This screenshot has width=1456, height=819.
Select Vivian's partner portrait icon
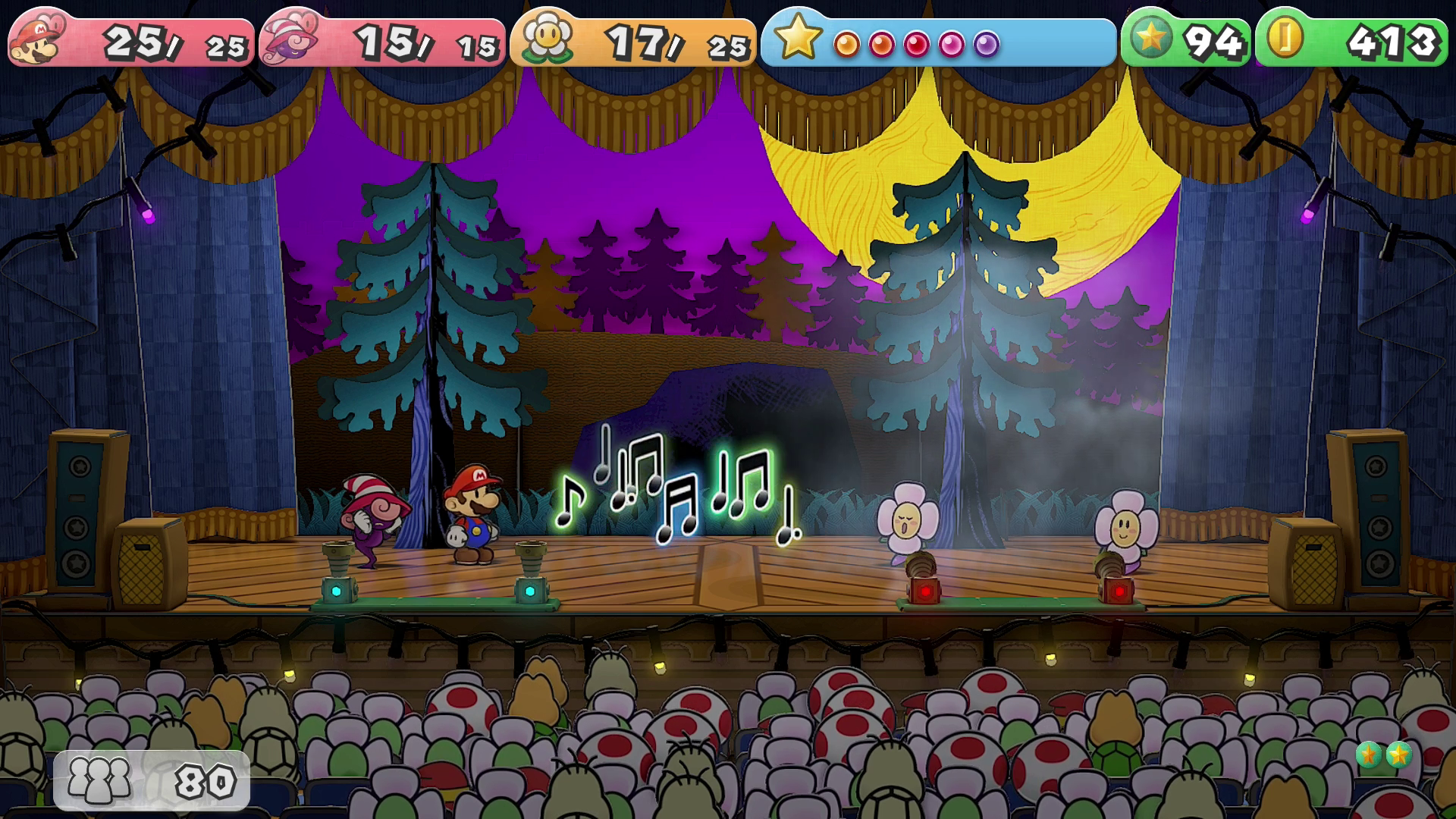(289, 41)
